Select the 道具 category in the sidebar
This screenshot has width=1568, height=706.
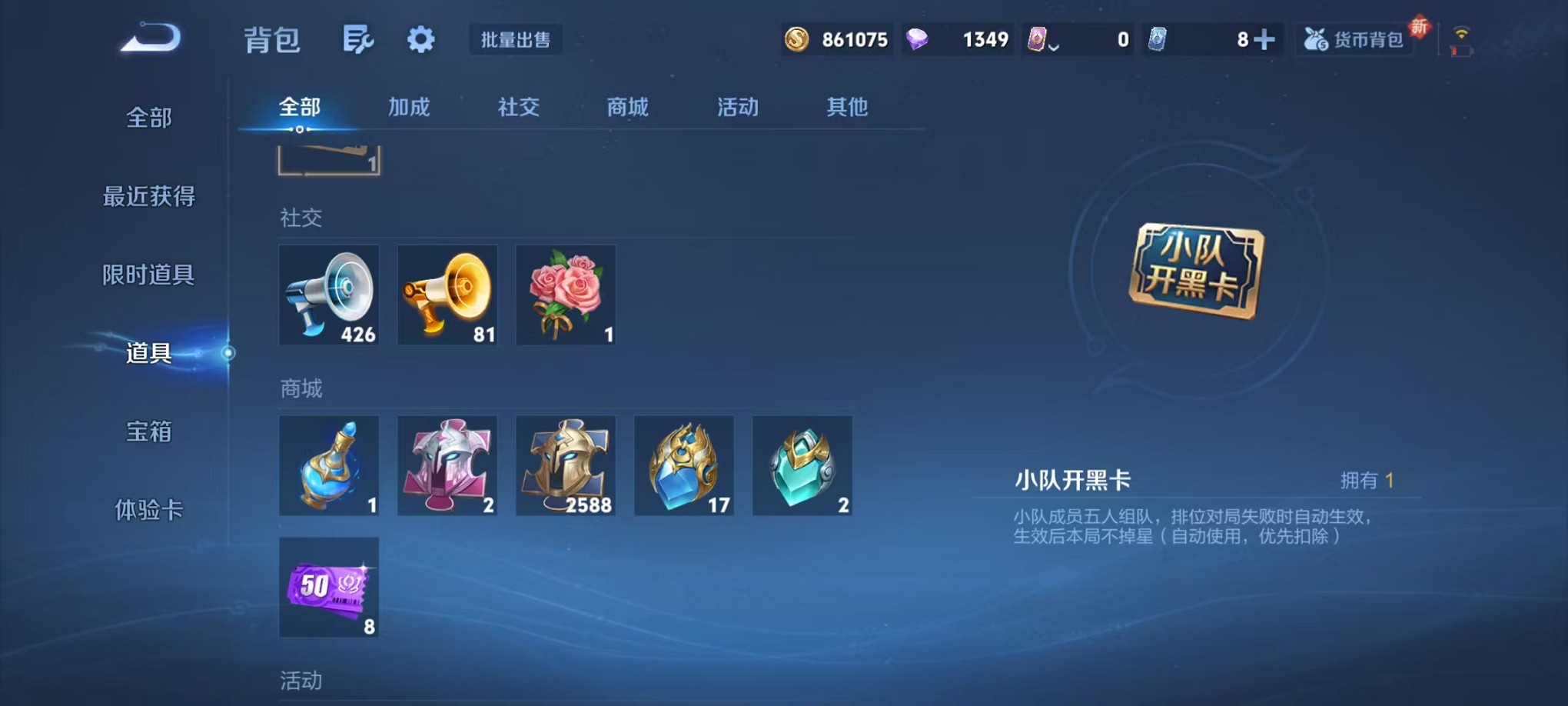coord(148,355)
